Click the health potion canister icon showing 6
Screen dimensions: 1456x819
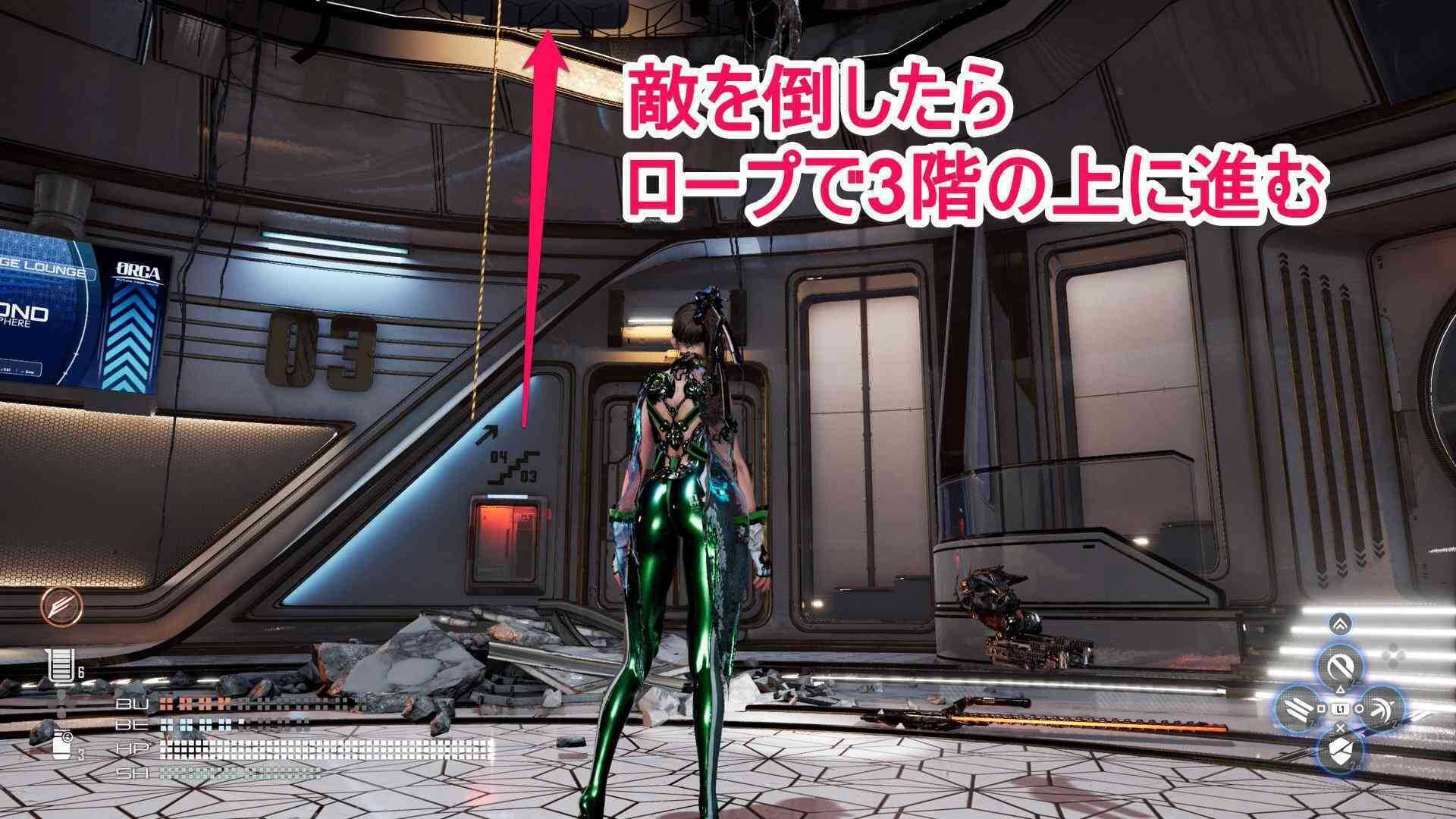coord(62,664)
